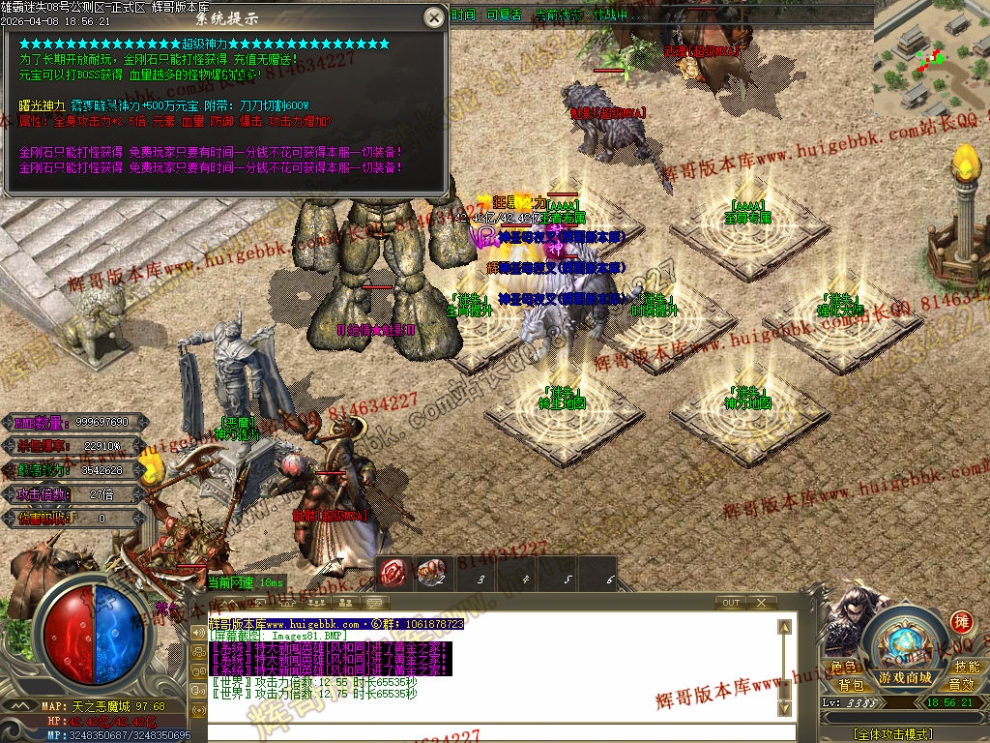Close the chat window with its X button
Image resolution: width=990 pixels, height=743 pixels.
(763, 603)
